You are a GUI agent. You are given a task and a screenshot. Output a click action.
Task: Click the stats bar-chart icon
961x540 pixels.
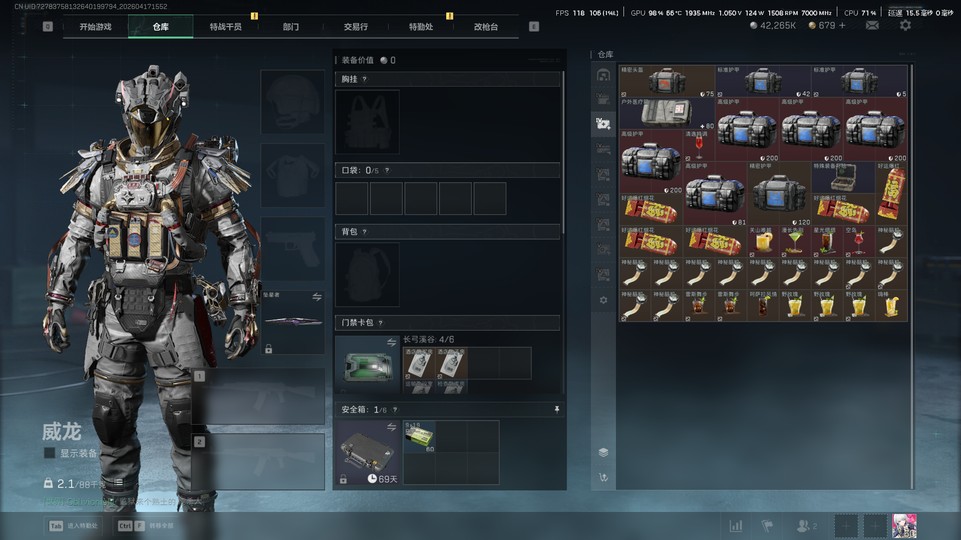pyautogui.click(x=736, y=526)
